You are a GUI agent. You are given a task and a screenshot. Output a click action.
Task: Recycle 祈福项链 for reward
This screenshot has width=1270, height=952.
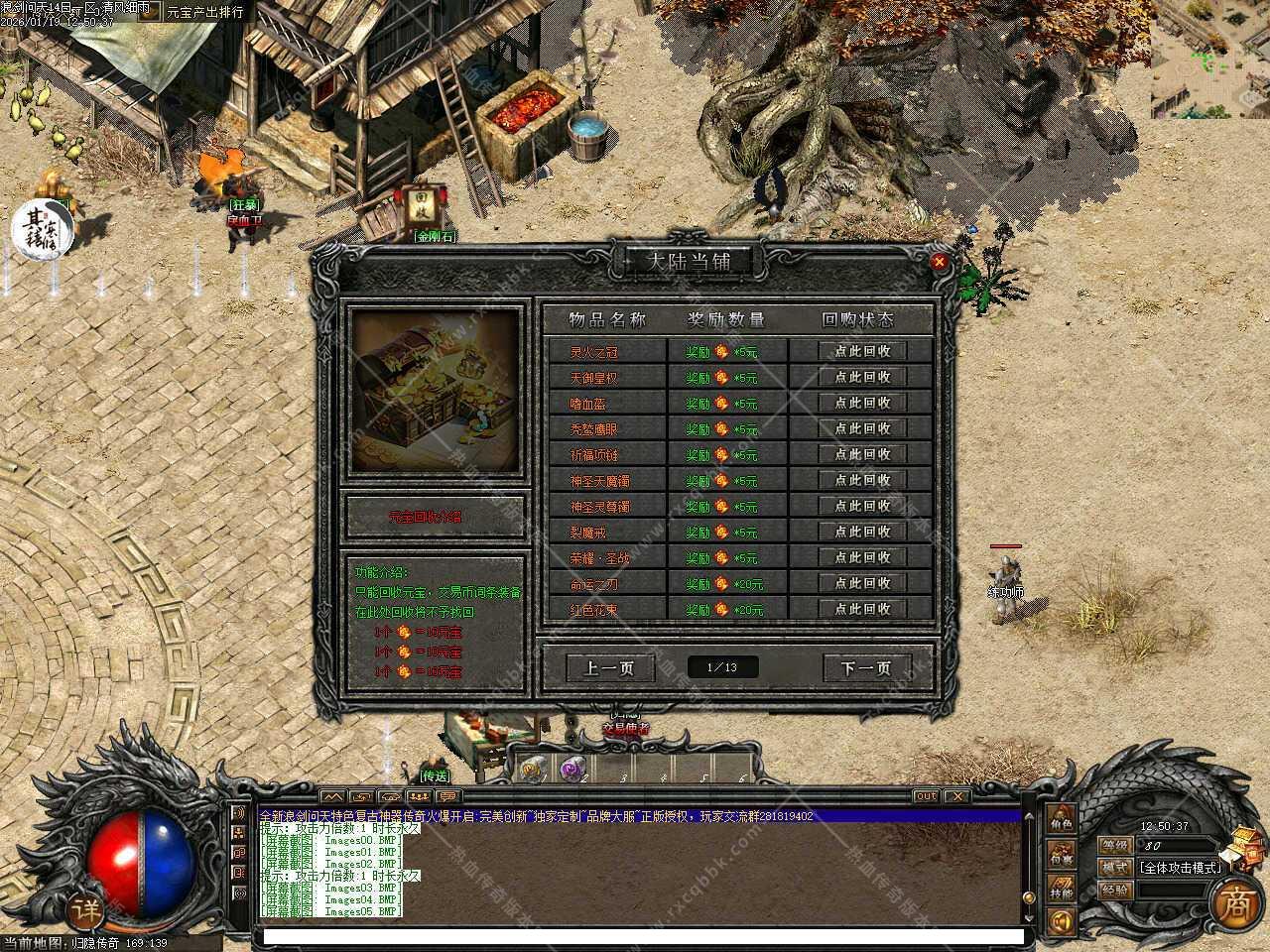[x=862, y=454]
